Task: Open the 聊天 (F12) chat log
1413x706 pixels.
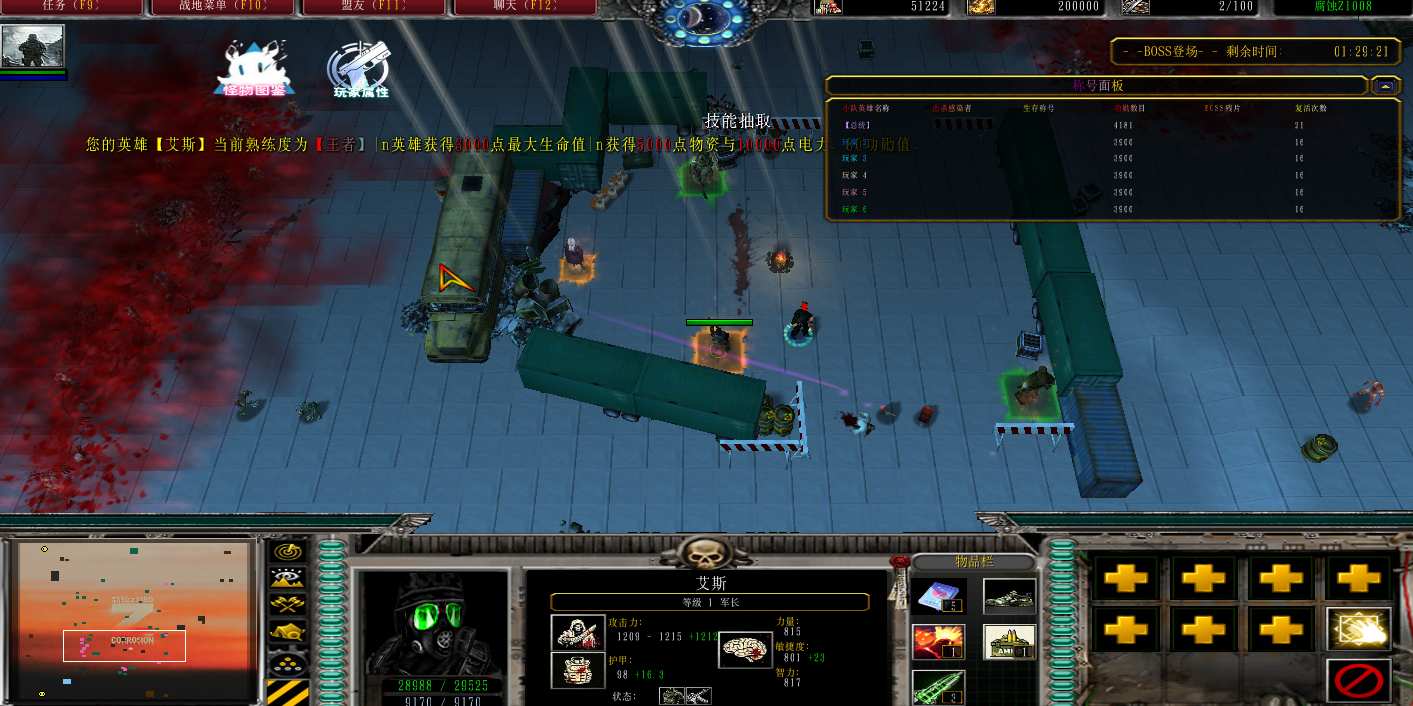Action: pyautogui.click(x=524, y=7)
